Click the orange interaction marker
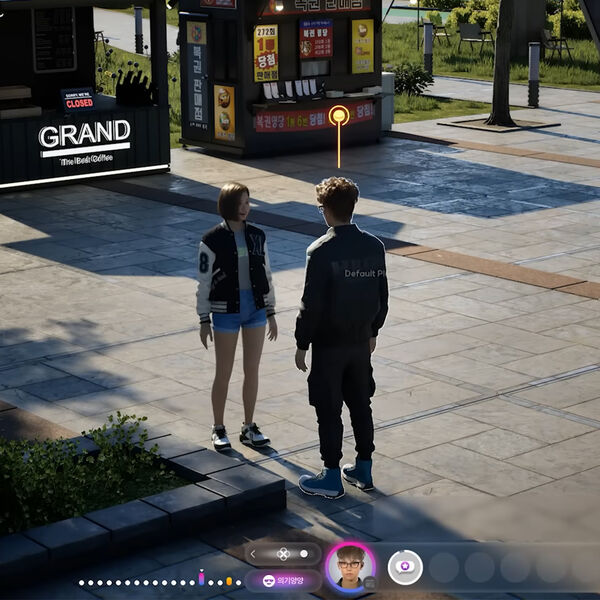 pos(339,116)
